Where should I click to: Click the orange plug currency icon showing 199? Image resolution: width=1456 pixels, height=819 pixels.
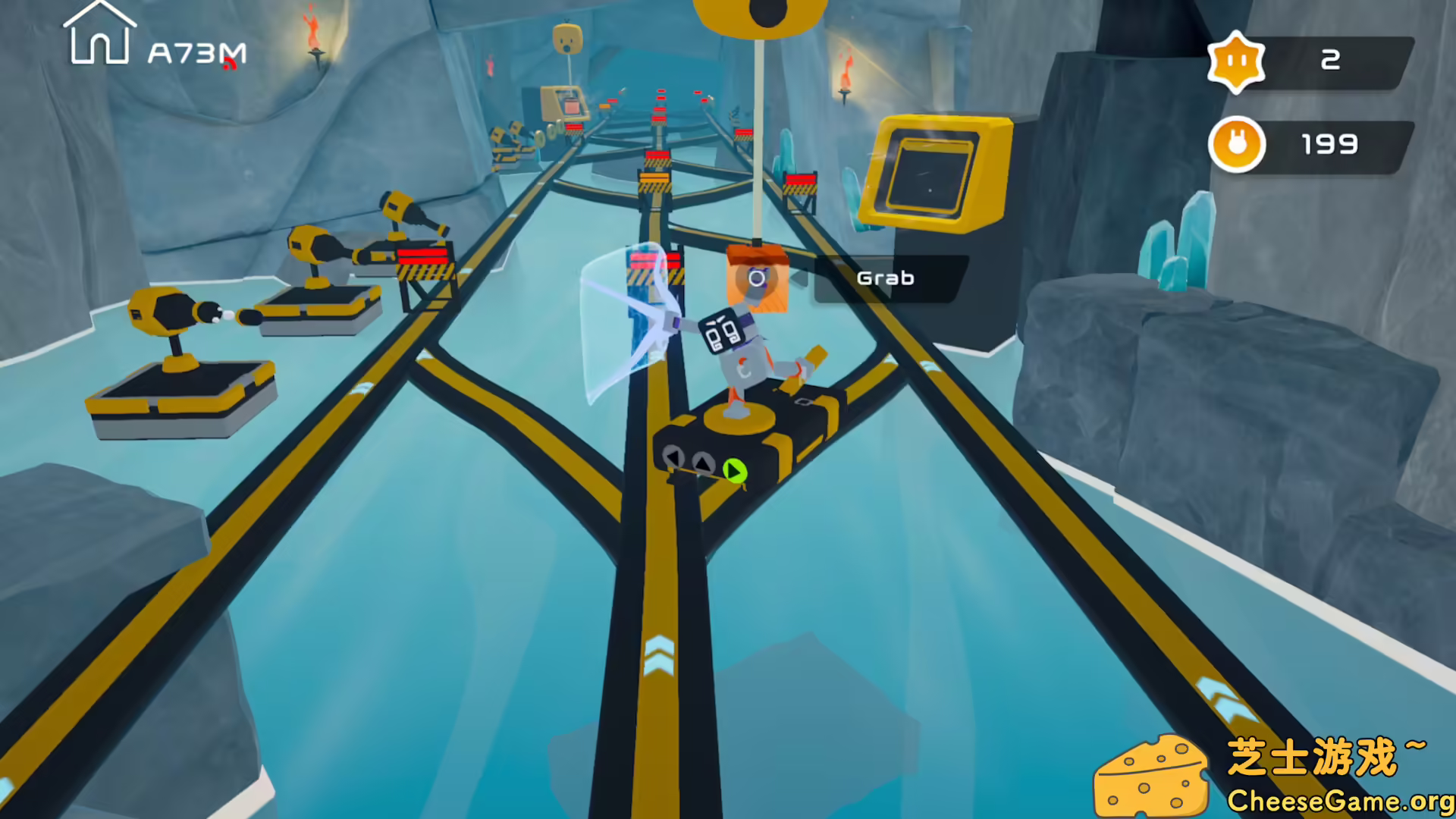click(1239, 144)
